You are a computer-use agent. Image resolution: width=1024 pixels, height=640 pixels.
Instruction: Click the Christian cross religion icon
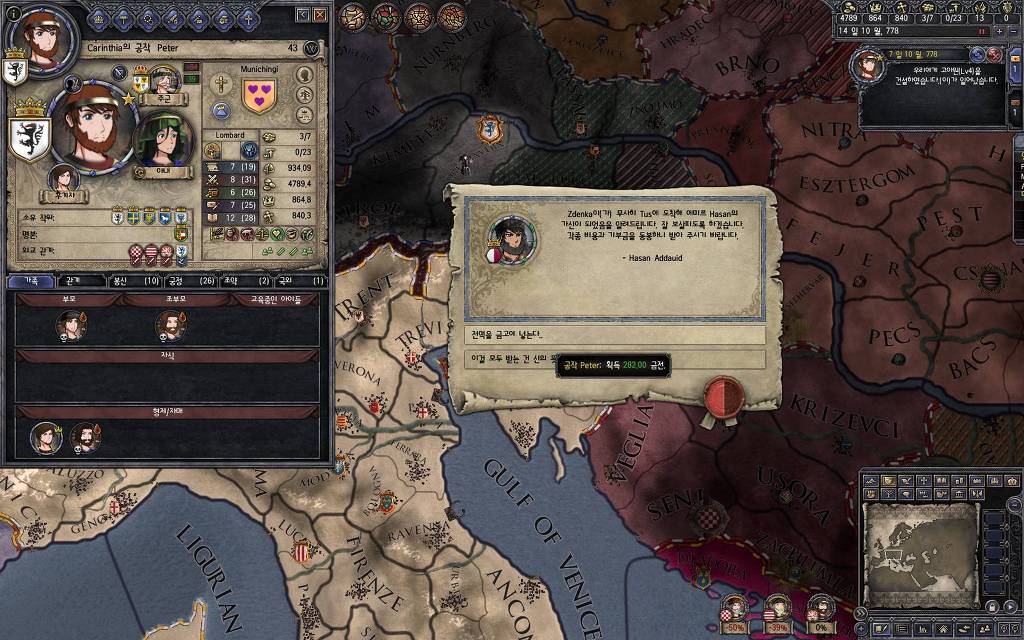[222, 82]
